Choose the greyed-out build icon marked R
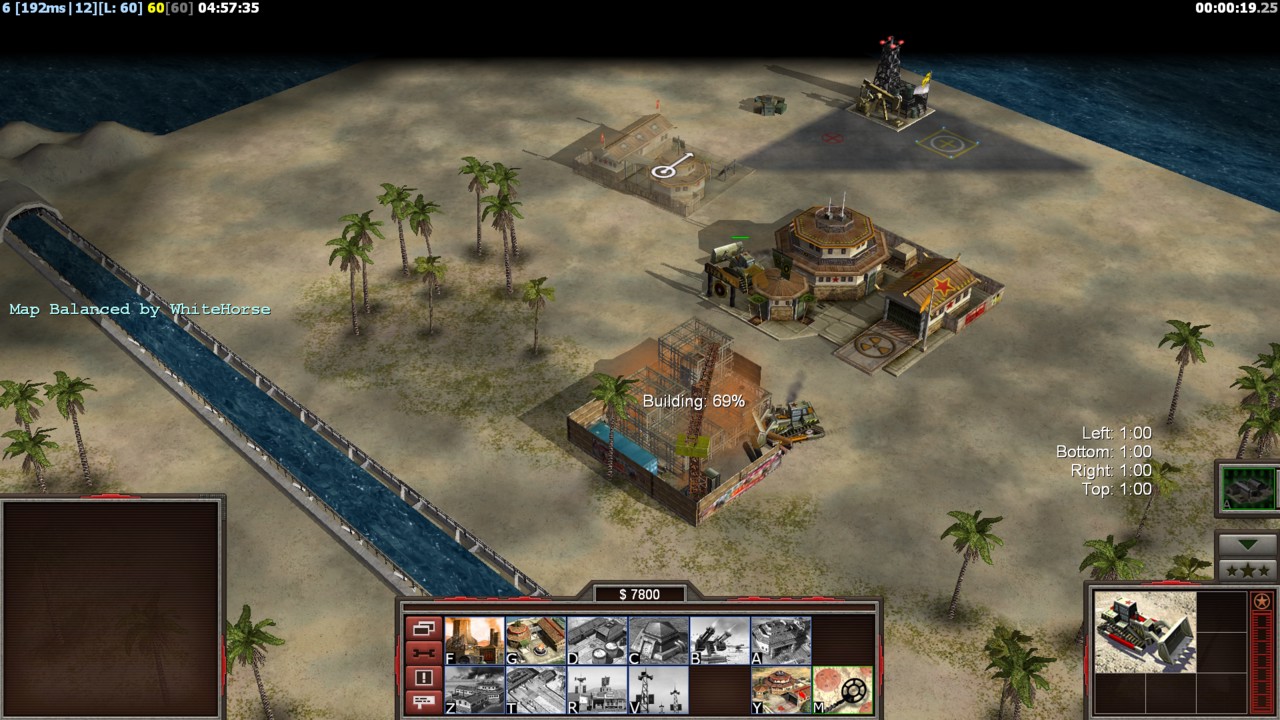Screen dimensions: 1280x720 point(596,690)
